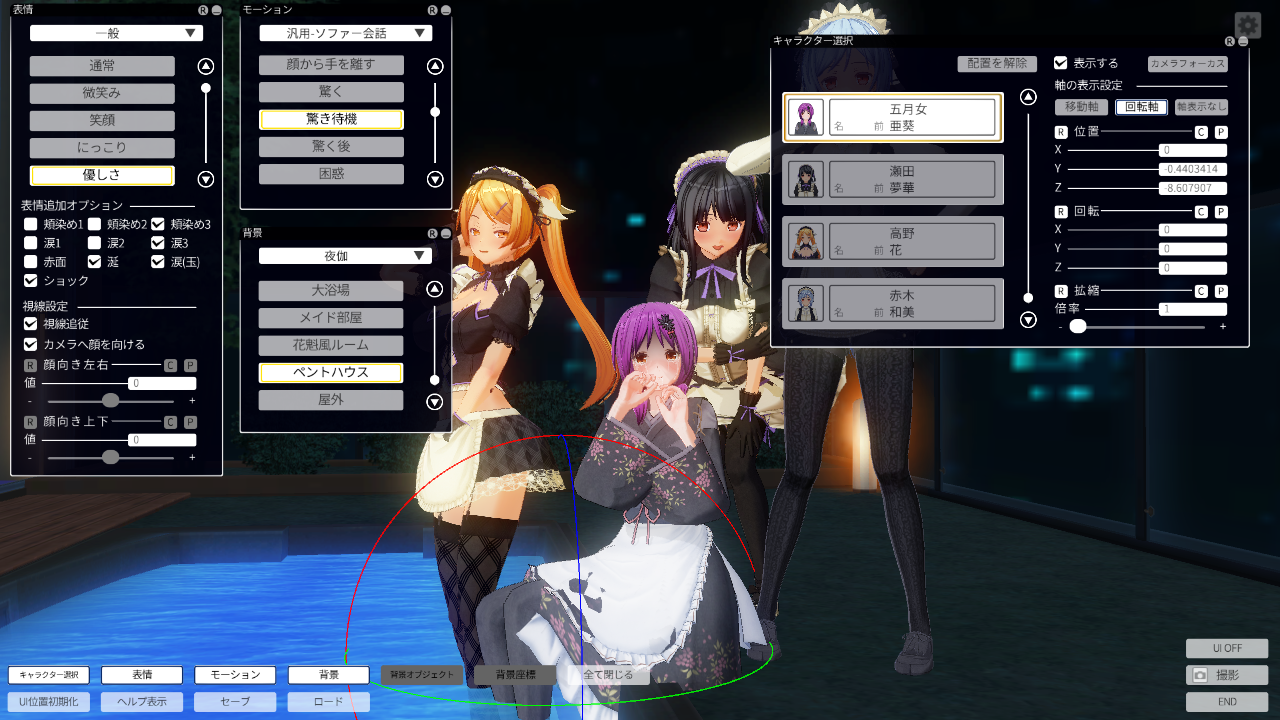Choose the 大浴場 background
Screen dimensions: 1280x720
[x=331, y=291]
